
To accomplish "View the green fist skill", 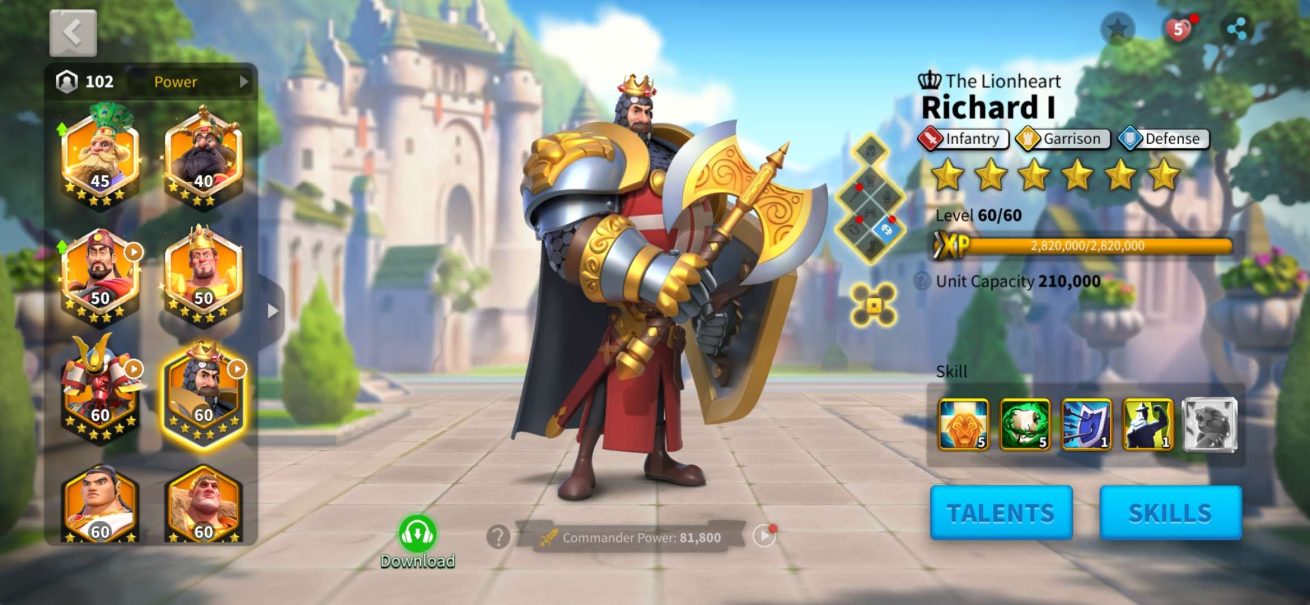I will pyautogui.click(x=1025, y=424).
